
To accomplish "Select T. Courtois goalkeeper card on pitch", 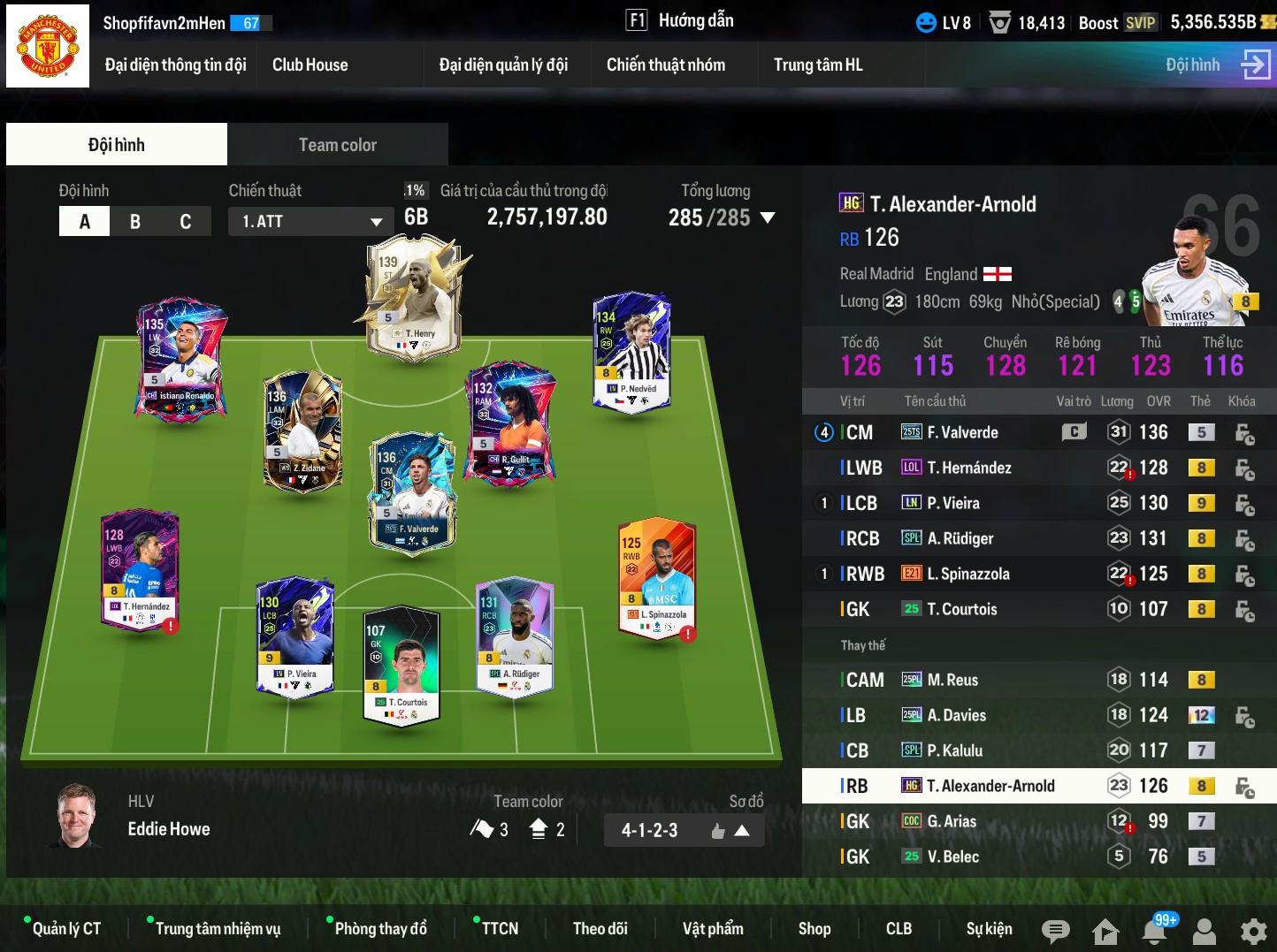I will [401, 663].
